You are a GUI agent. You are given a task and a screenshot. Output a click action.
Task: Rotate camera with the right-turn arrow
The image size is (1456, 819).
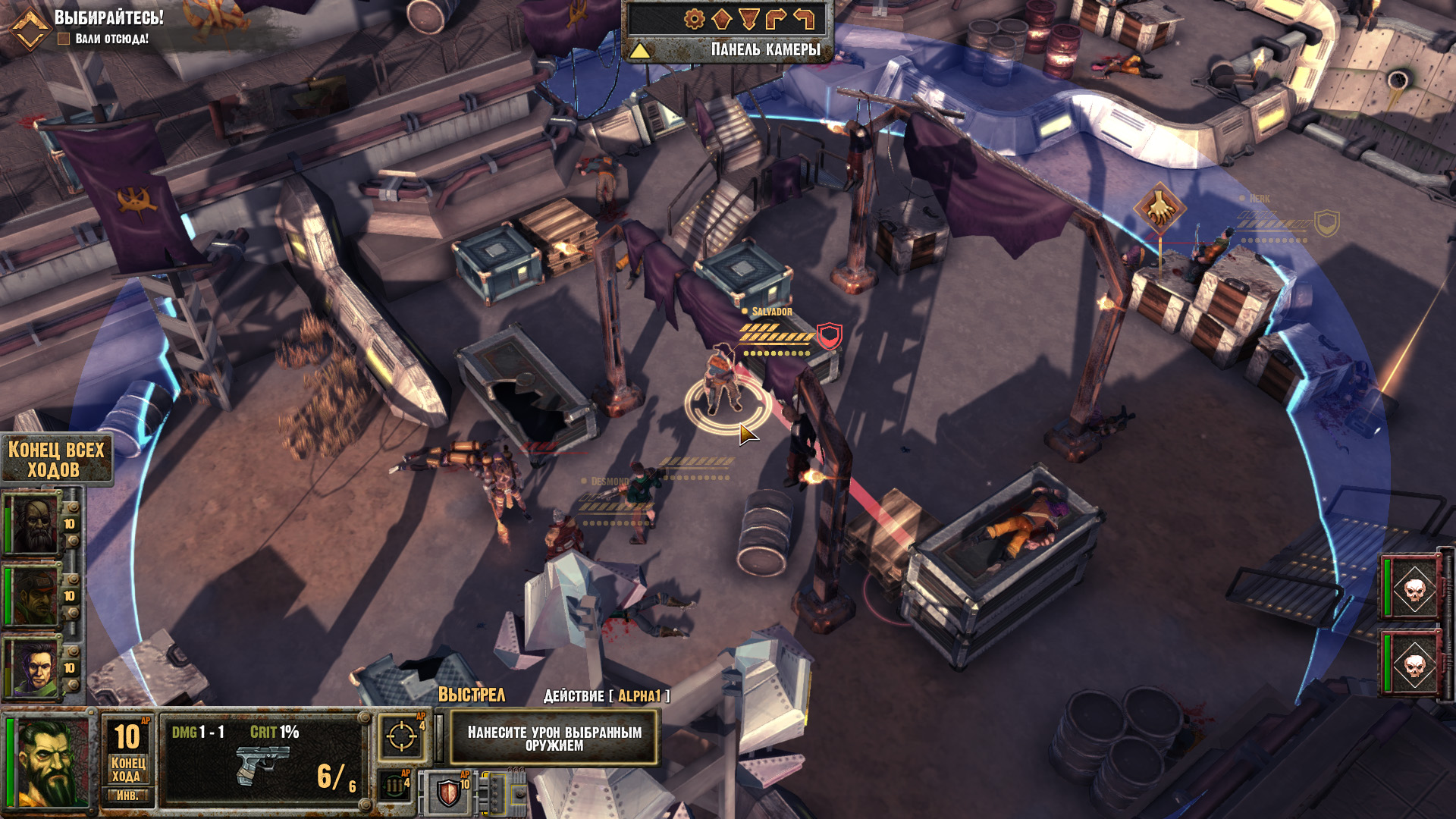pos(776,19)
